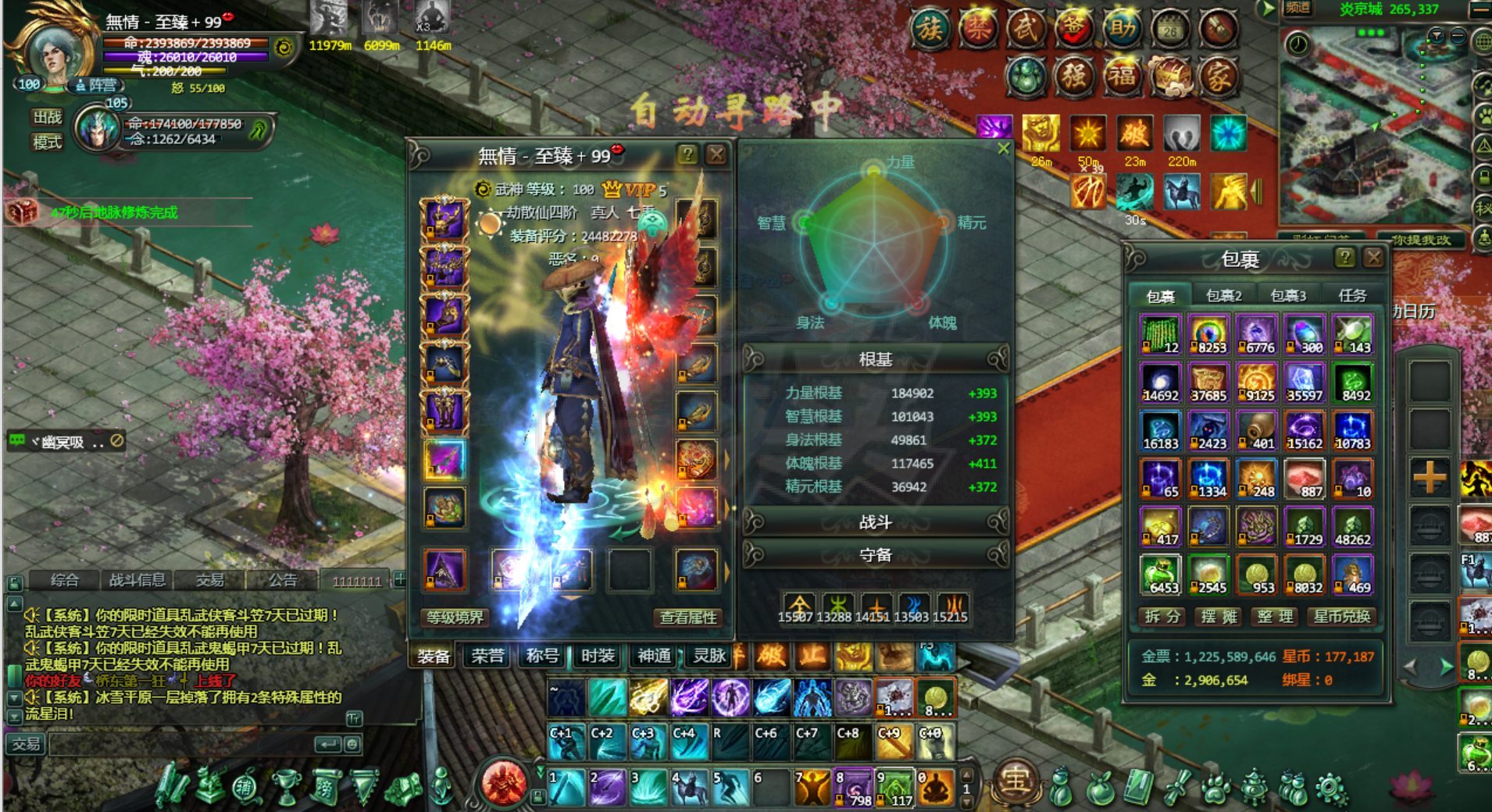This screenshot has height=812, width=1492.
Task: Switch to the 荣誉 character tab
Action: coord(487,656)
